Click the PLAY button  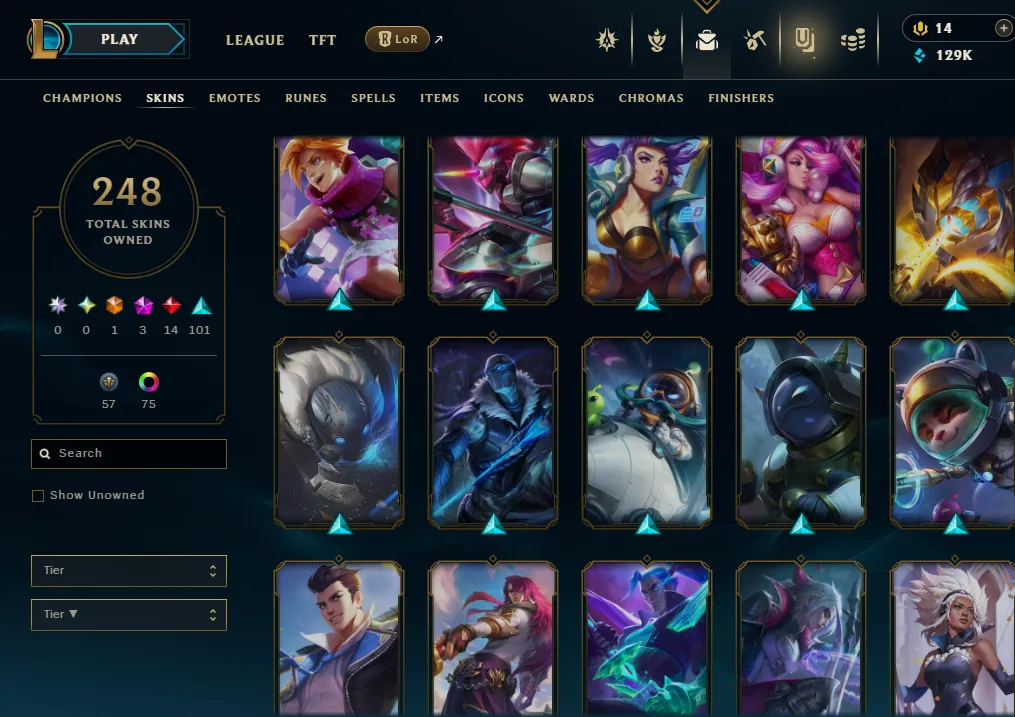tap(120, 40)
